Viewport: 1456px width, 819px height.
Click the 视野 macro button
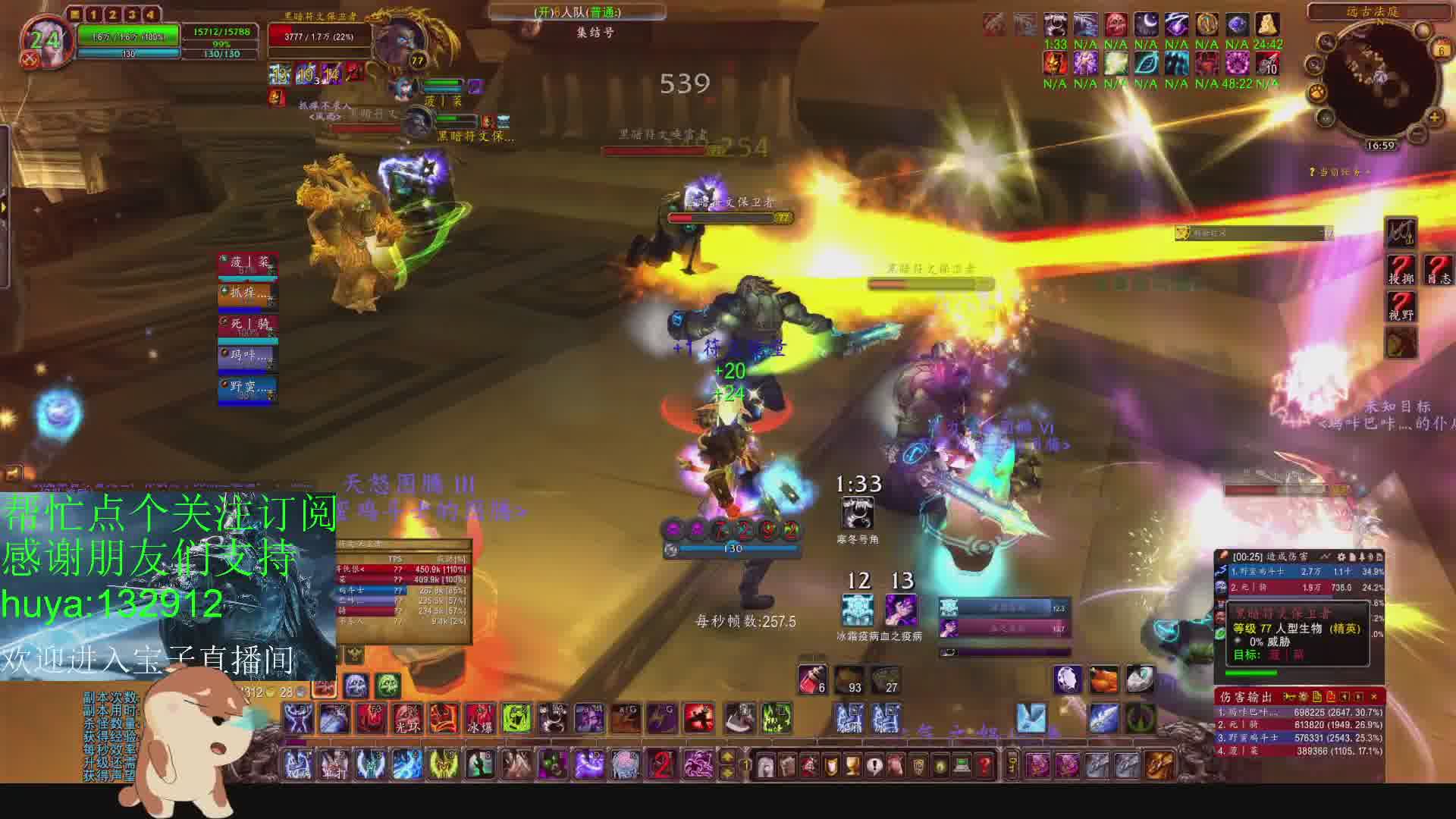pos(1401,306)
